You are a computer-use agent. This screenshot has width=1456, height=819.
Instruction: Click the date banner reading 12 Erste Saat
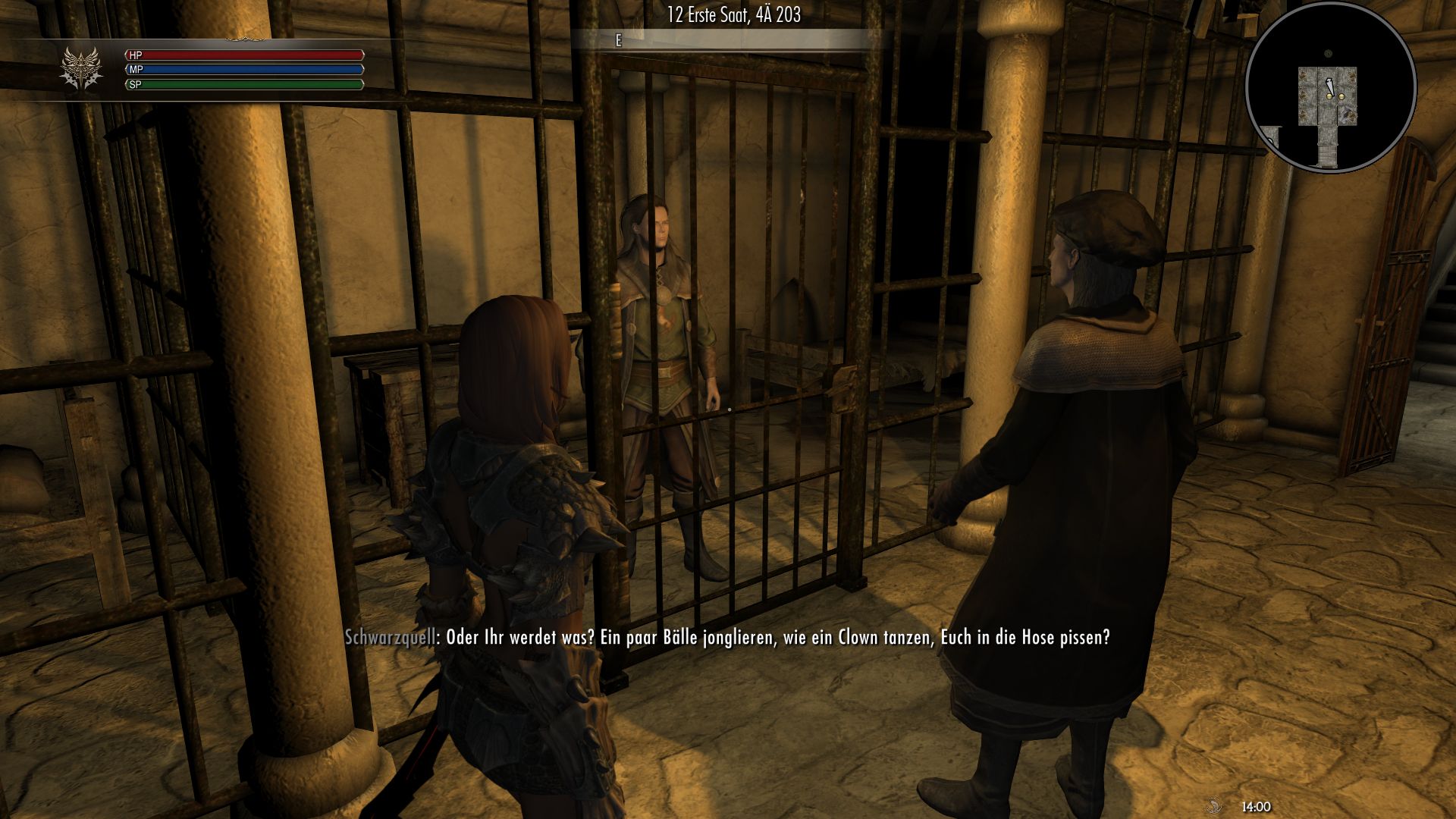pos(734,13)
